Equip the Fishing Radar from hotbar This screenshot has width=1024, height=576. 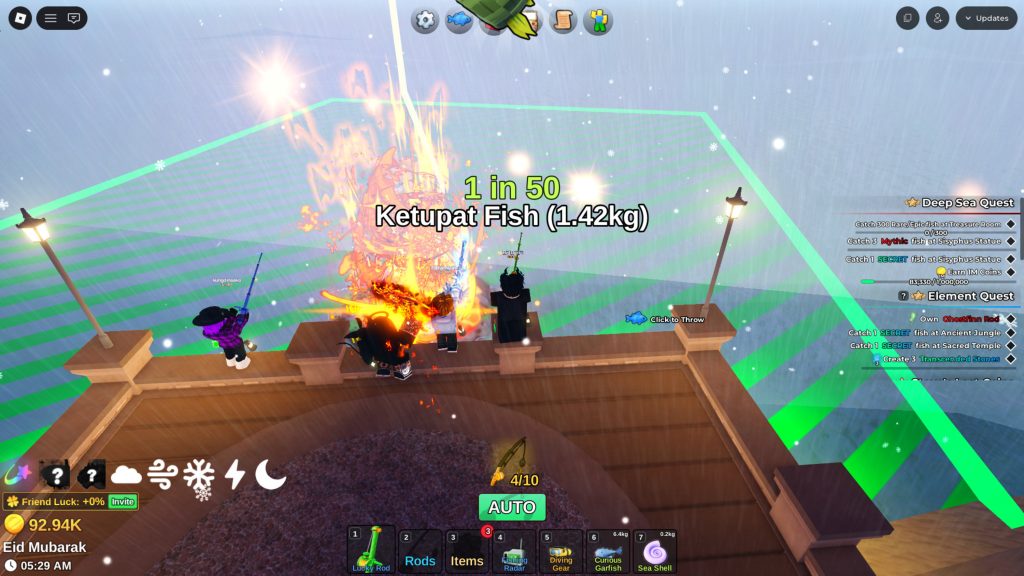[x=514, y=551]
